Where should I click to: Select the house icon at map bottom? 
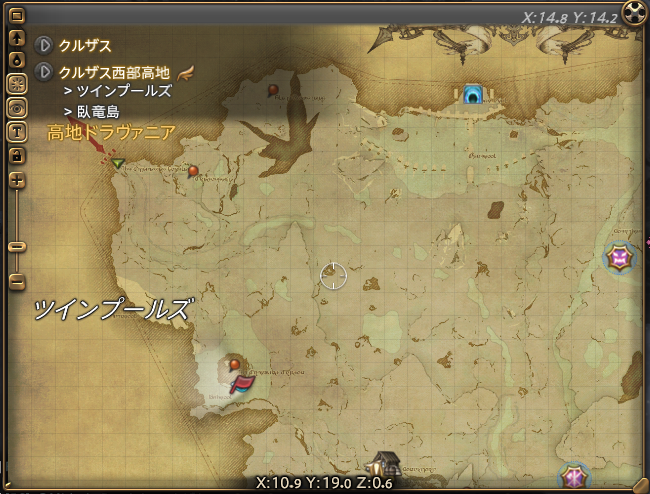[x=381, y=466]
